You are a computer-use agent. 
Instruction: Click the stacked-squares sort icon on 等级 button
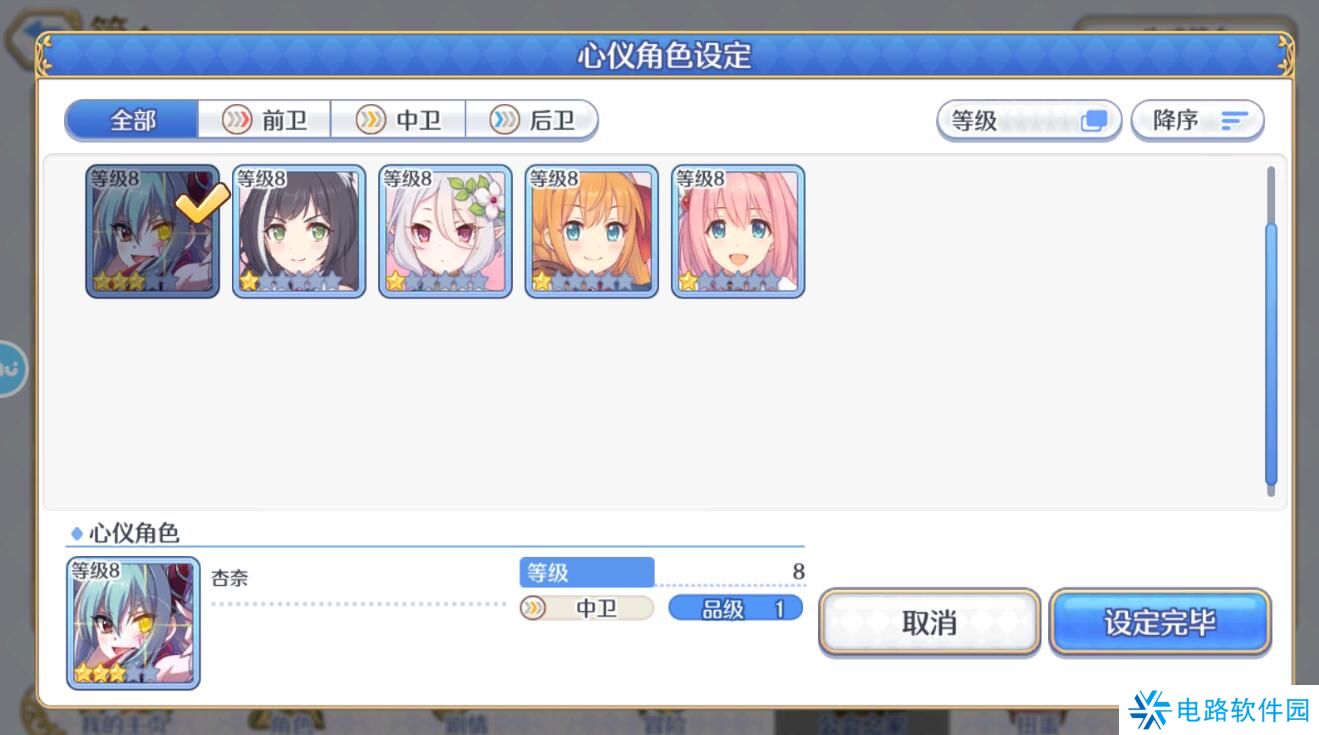[x=1094, y=118]
